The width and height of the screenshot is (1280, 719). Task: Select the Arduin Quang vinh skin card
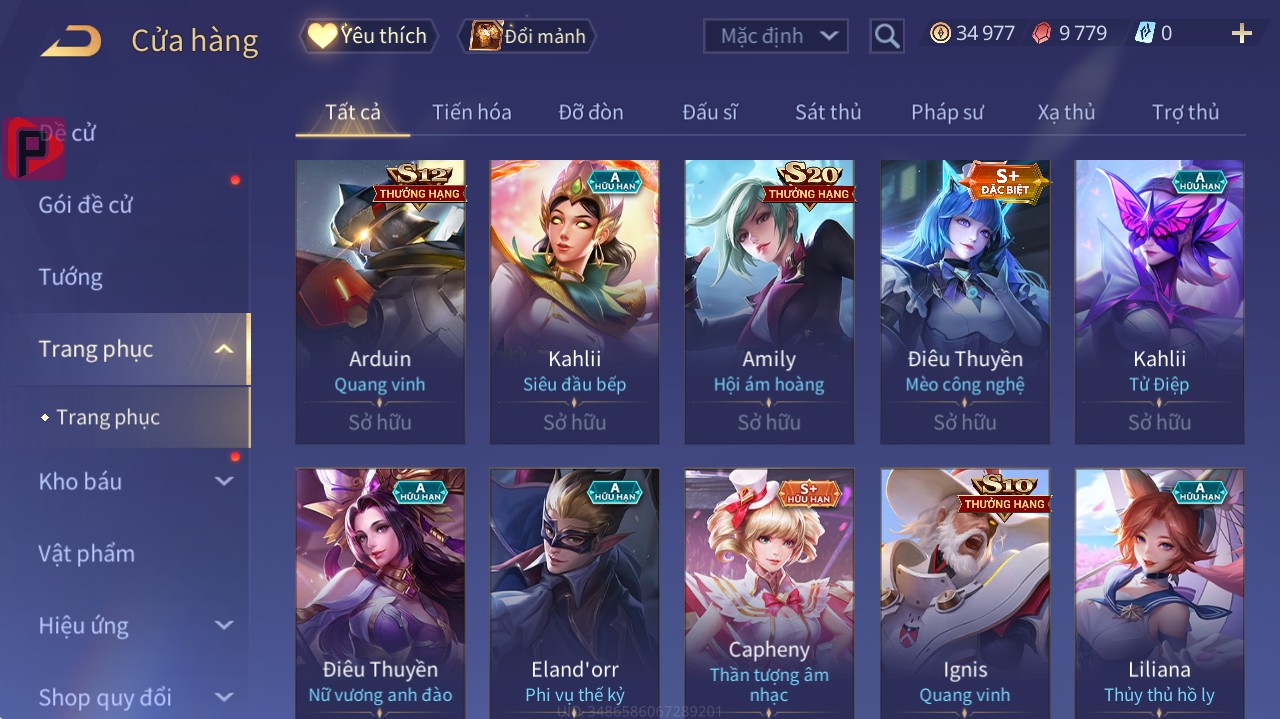point(380,300)
